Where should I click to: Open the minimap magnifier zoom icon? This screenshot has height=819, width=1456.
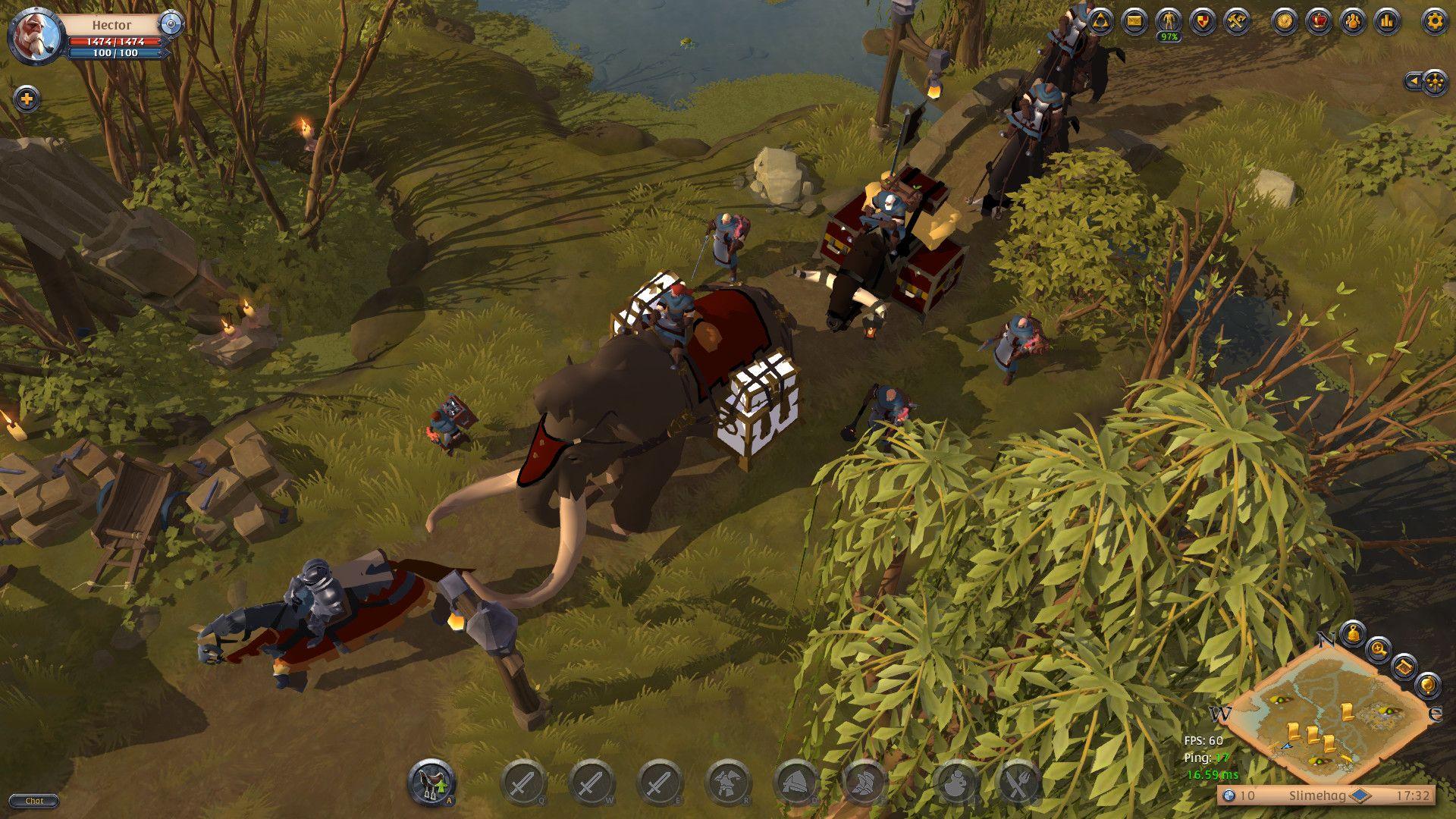(x=1379, y=651)
